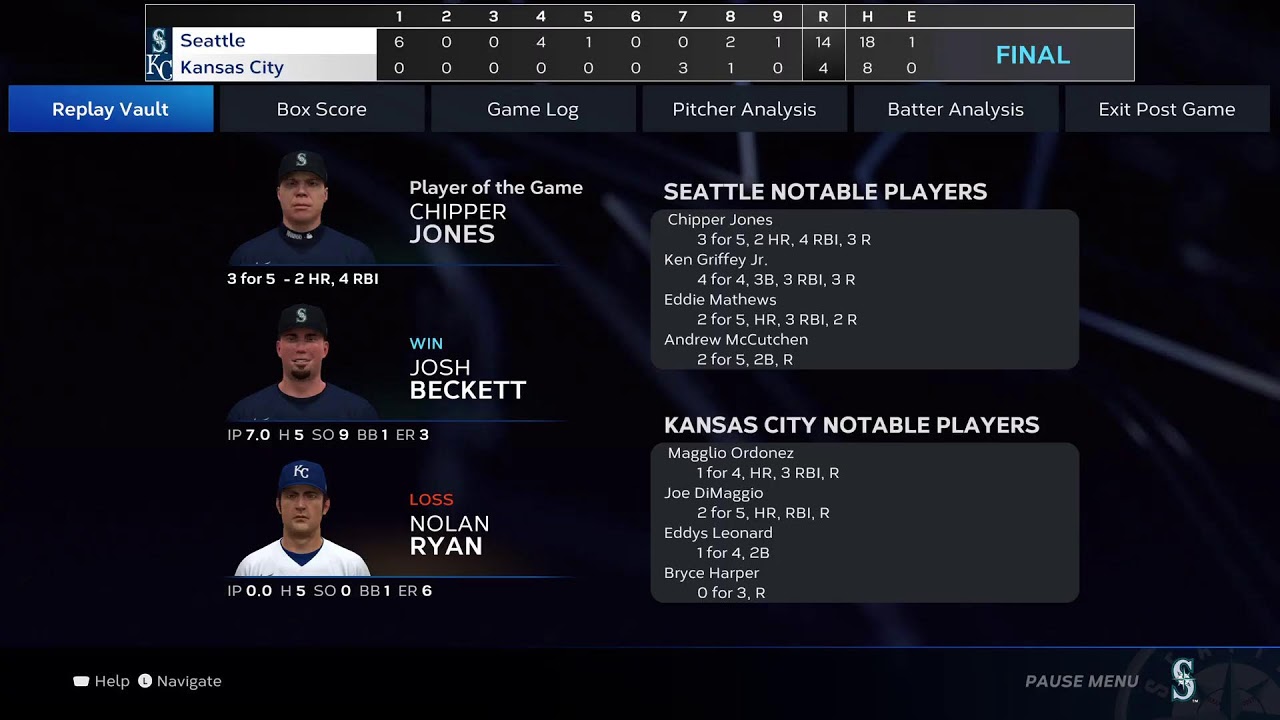Select Chipper Jones Player of the Game portrait

302,208
